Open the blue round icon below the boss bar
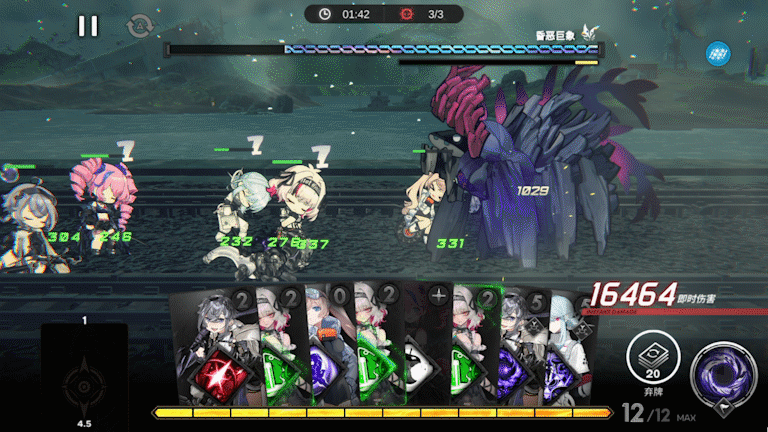Image resolution: width=768 pixels, height=432 pixels. tap(717, 53)
